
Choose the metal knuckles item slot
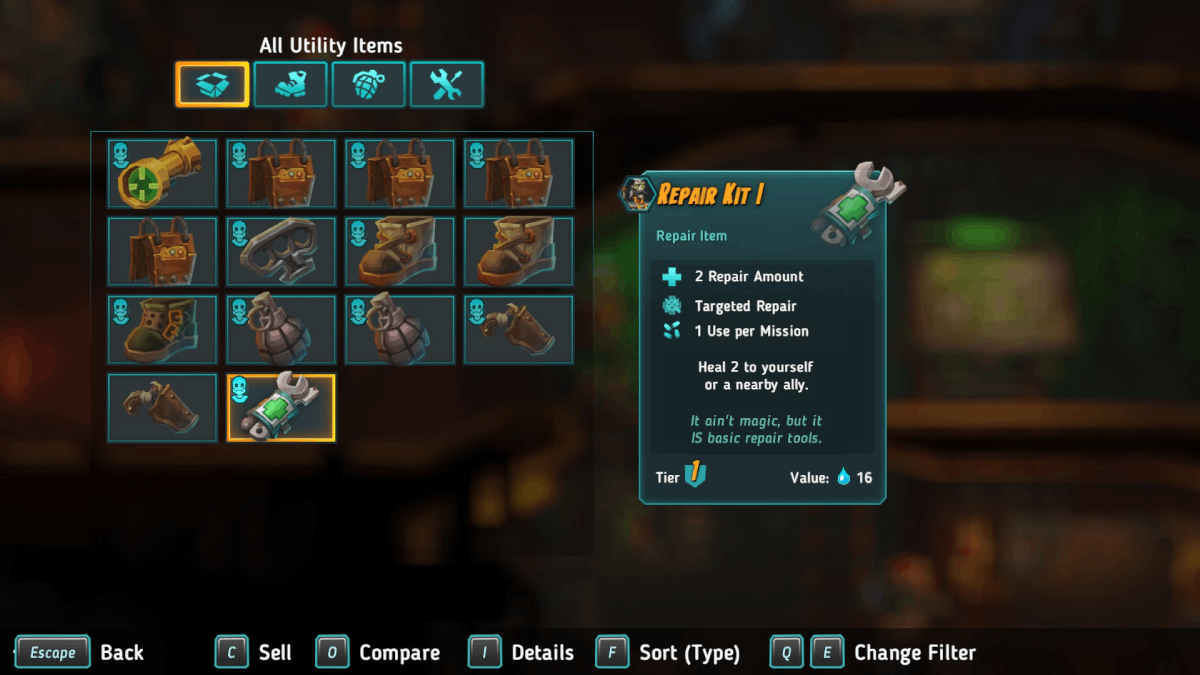click(281, 251)
